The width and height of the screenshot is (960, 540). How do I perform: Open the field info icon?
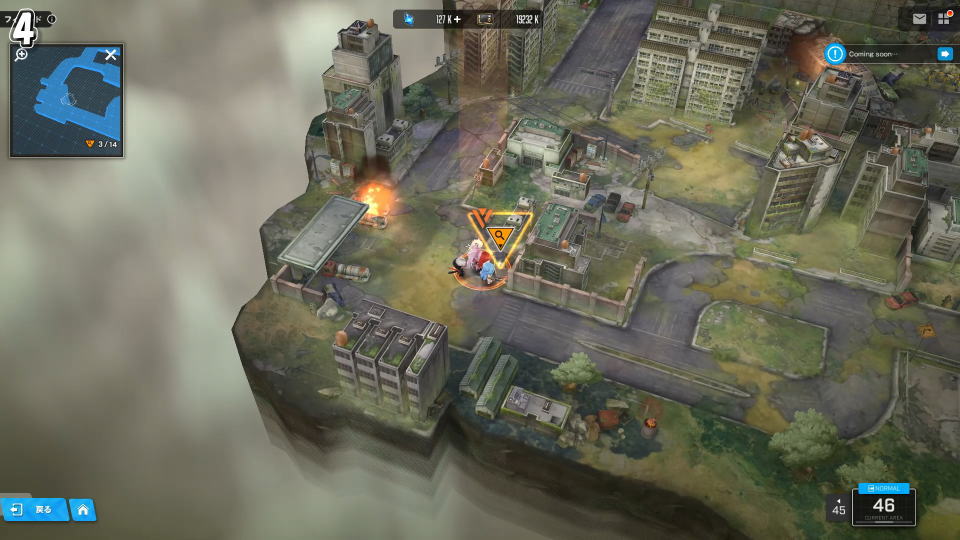tap(52, 19)
